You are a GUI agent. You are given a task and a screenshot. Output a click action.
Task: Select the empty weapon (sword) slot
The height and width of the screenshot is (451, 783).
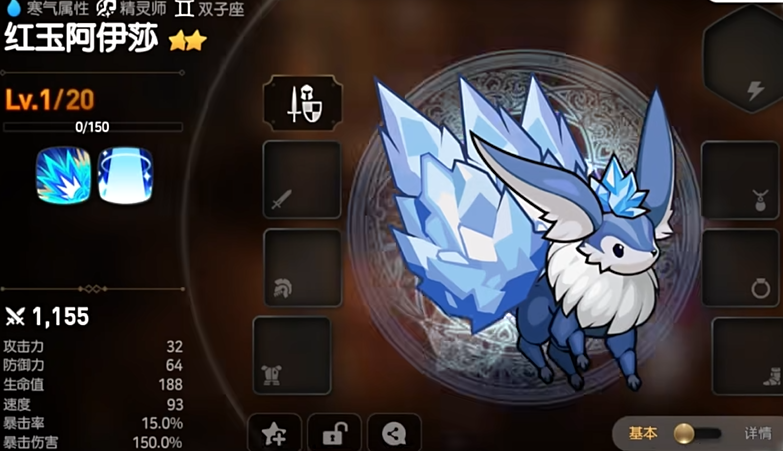click(301, 180)
